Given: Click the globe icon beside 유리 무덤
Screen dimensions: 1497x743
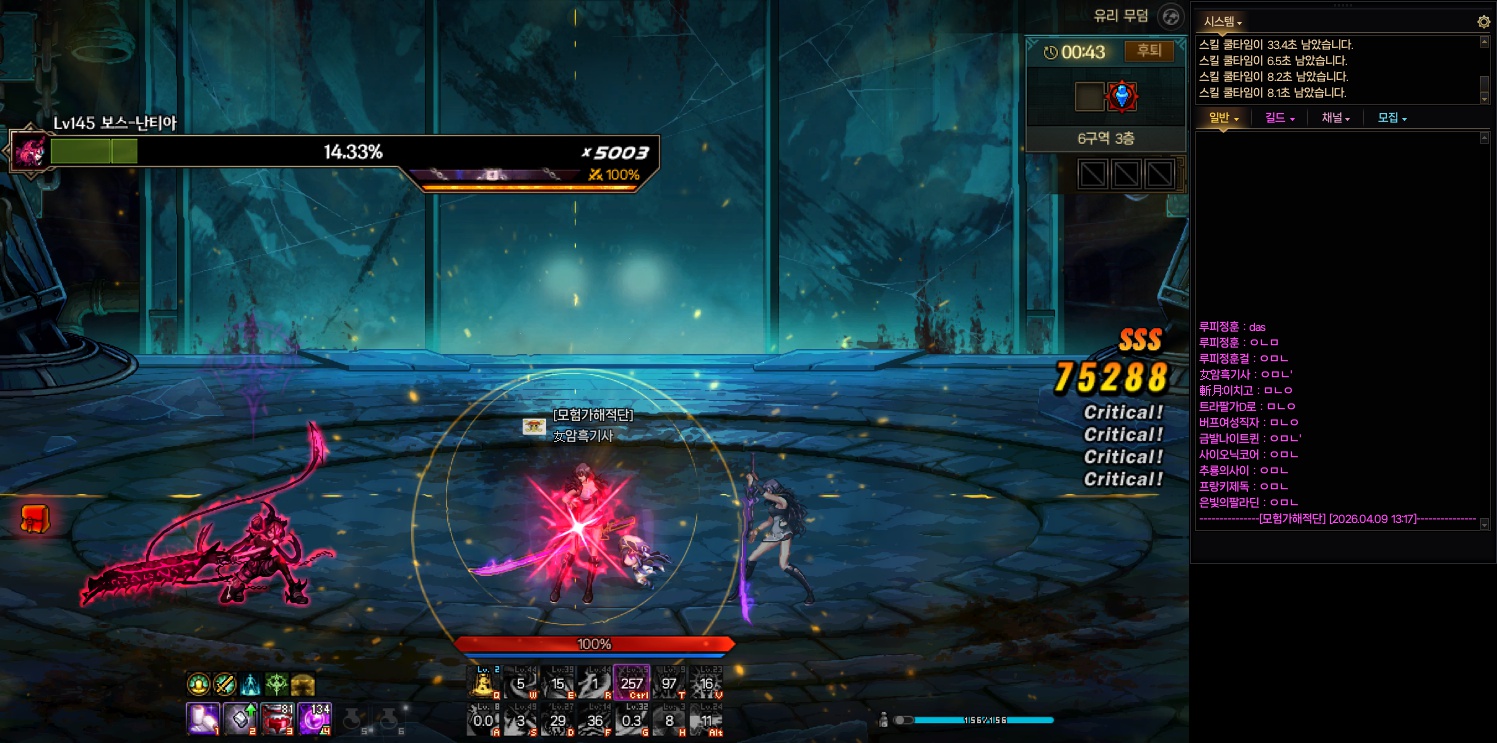Looking at the screenshot, I should pyautogui.click(x=1170, y=16).
